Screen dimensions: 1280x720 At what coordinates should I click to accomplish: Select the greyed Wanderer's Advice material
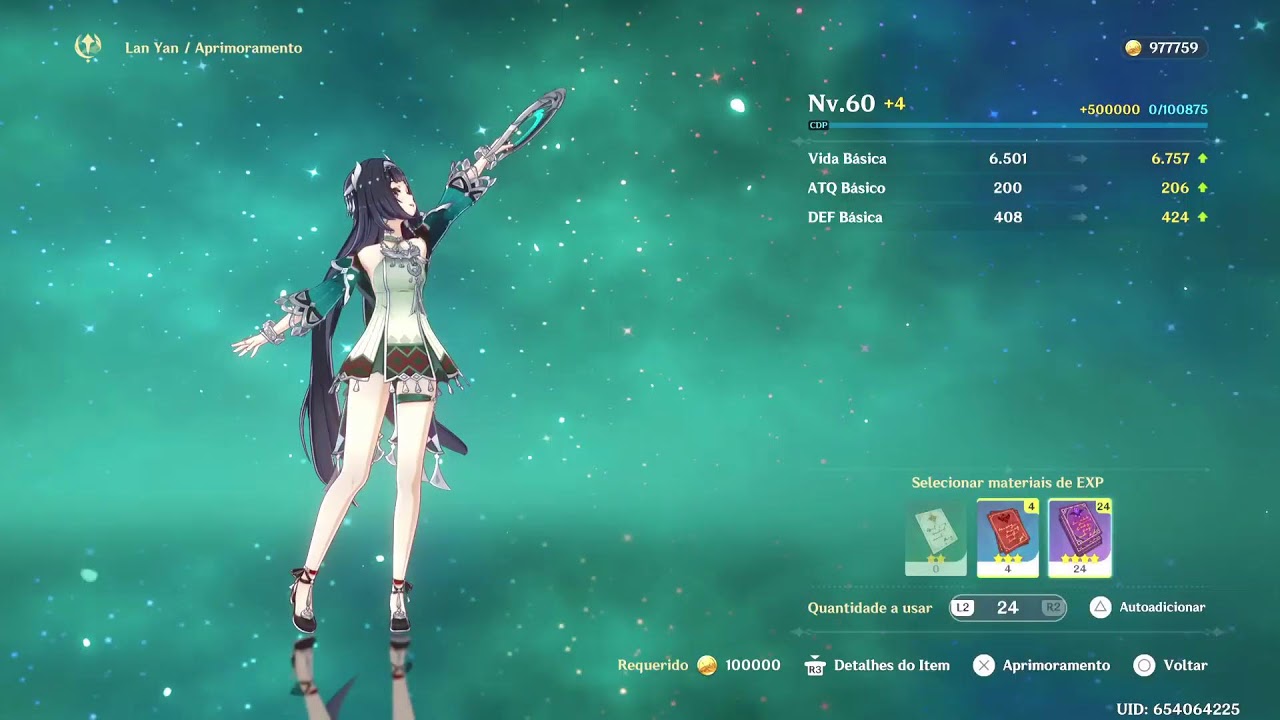coord(936,537)
